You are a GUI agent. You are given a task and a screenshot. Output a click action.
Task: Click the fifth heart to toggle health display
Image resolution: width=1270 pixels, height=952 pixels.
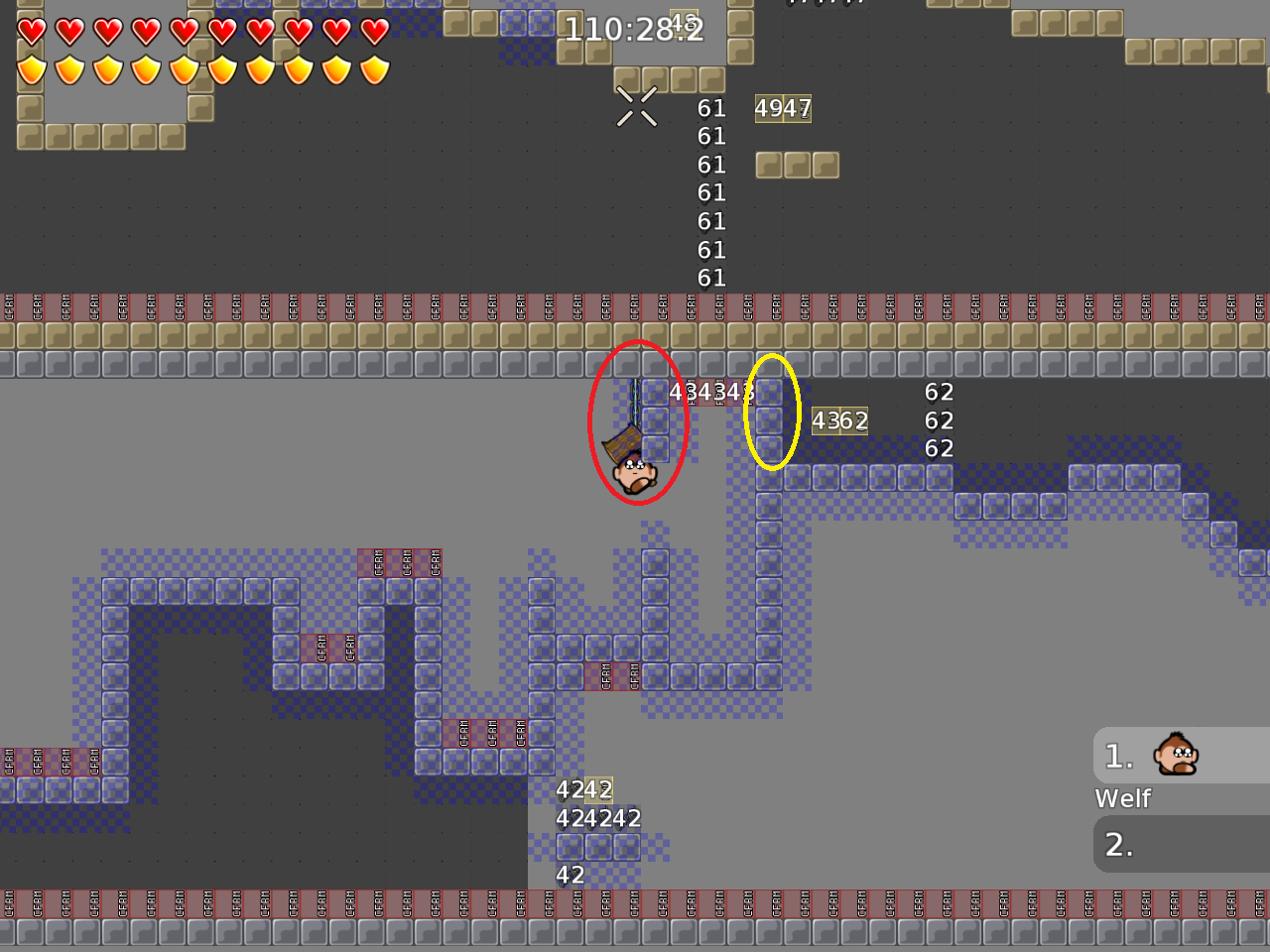tap(183, 31)
